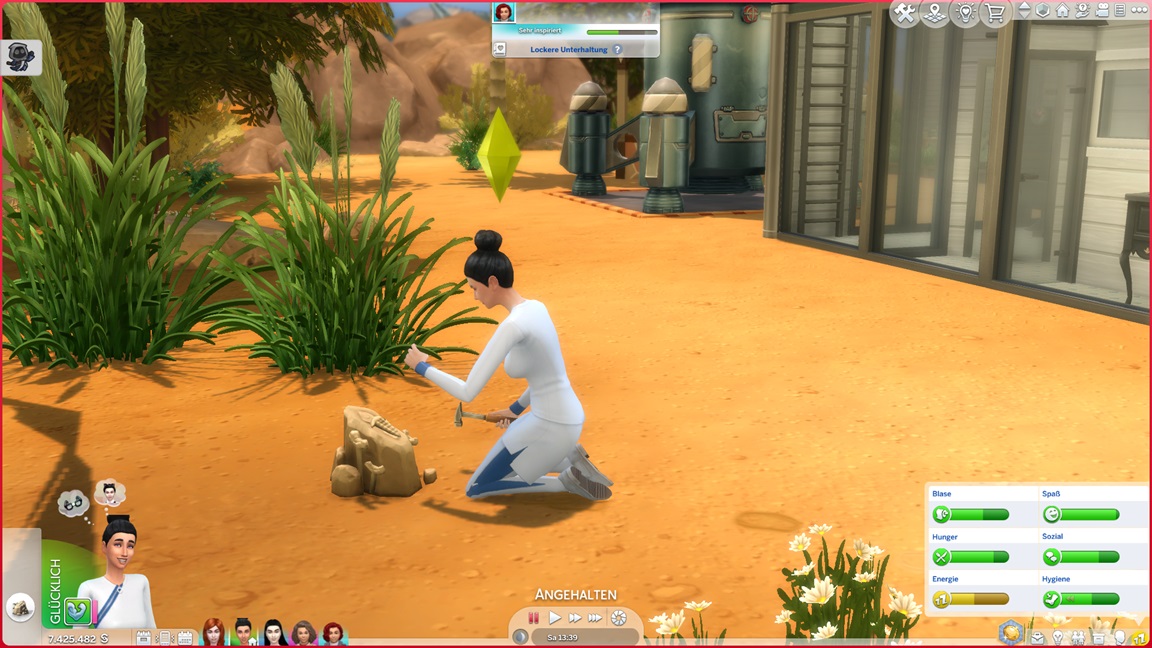Open the three-dots game options menu
The image size is (1152, 648).
[x=1138, y=11]
